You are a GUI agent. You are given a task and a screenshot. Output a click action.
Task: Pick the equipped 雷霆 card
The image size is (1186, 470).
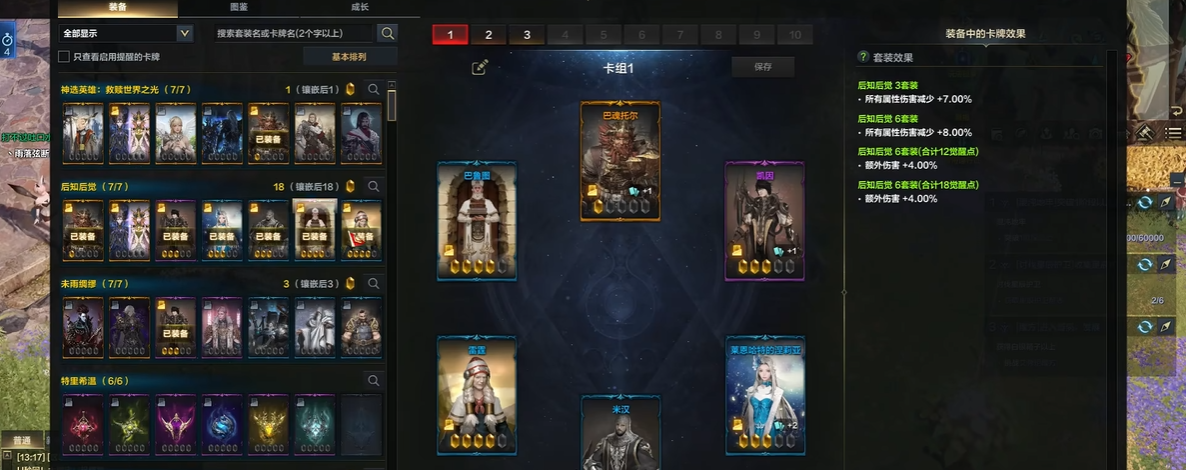pyautogui.click(x=476, y=394)
